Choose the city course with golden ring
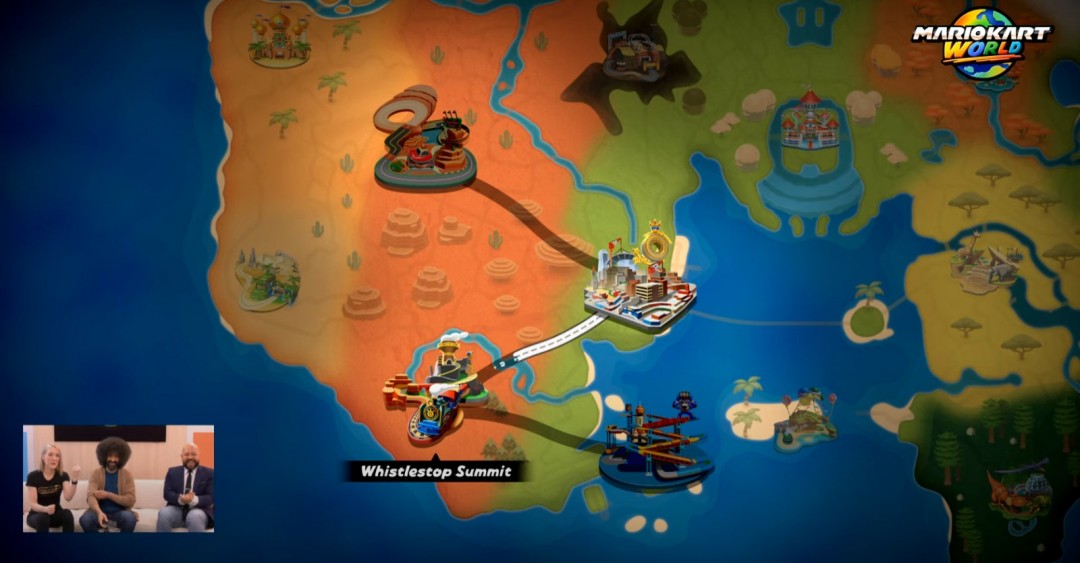1080x563 pixels. 640,280
